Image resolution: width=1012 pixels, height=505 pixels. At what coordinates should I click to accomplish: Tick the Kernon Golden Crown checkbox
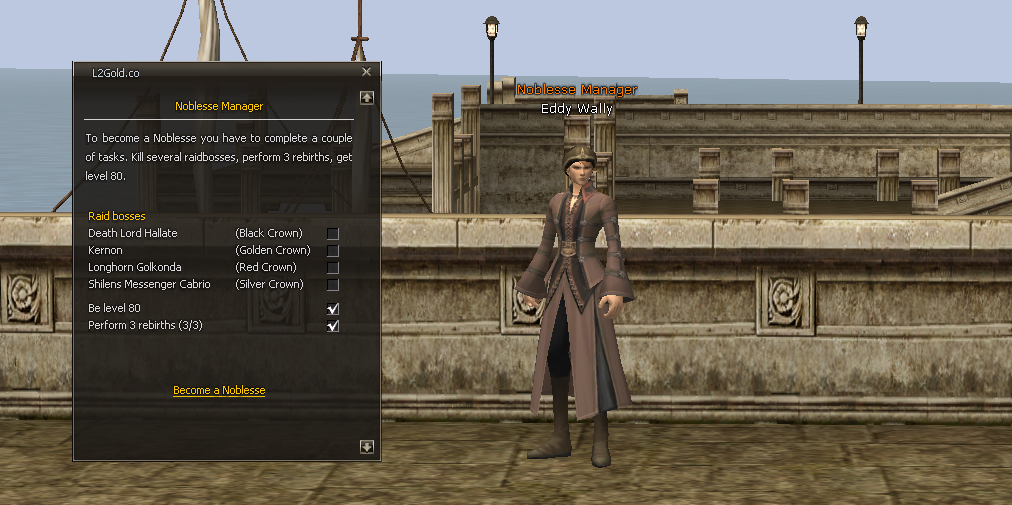[x=333, y=251]
